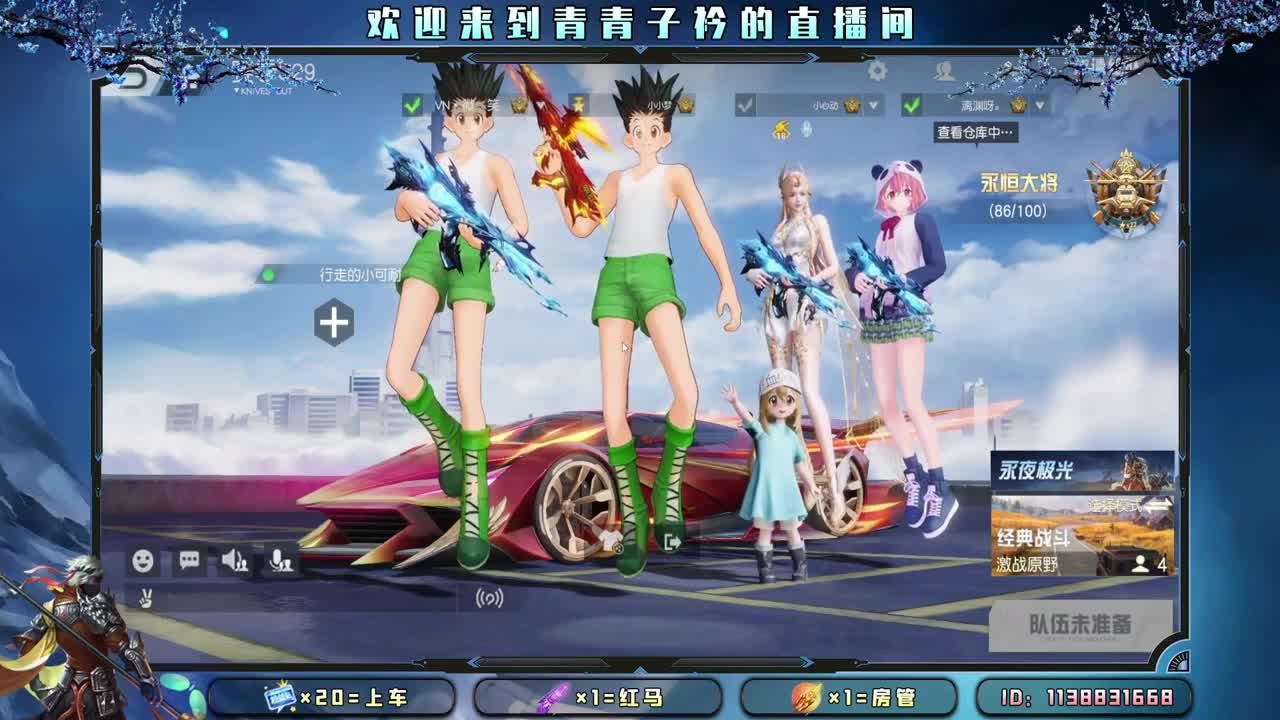This screenshot has height=720, width=1280.
Task: Open the settings gear at top
Action: [875, 70]
